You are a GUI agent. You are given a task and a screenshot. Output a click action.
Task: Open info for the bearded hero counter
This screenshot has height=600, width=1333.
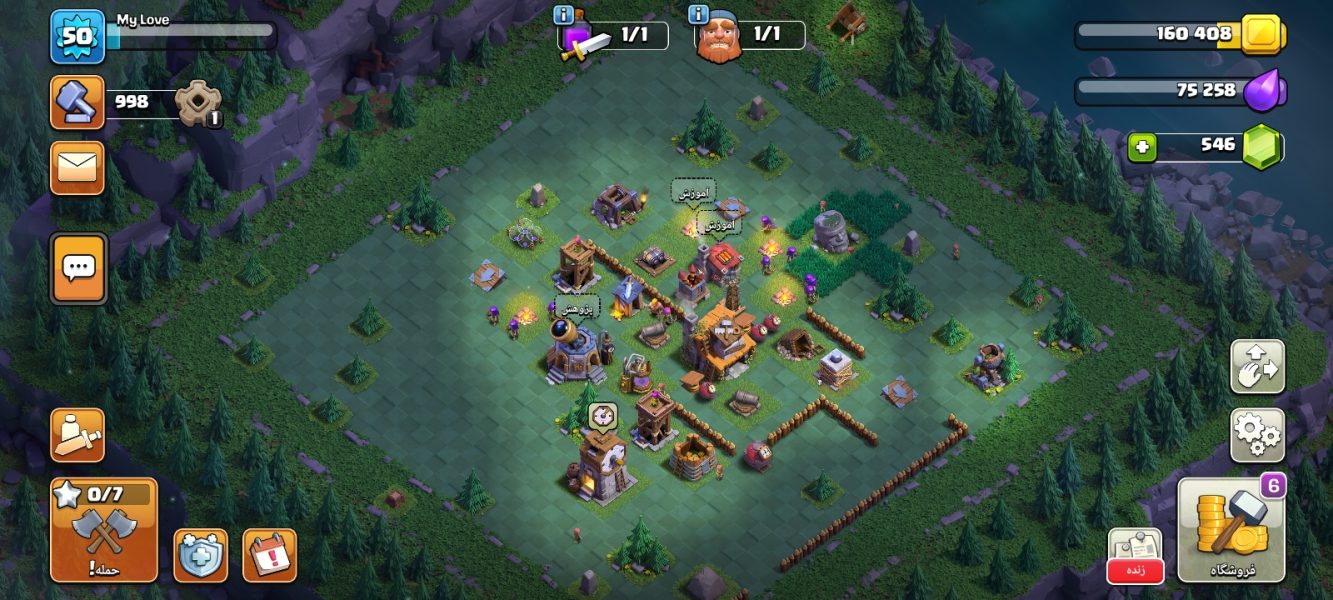pyautogui.click(x=698, y=15)
